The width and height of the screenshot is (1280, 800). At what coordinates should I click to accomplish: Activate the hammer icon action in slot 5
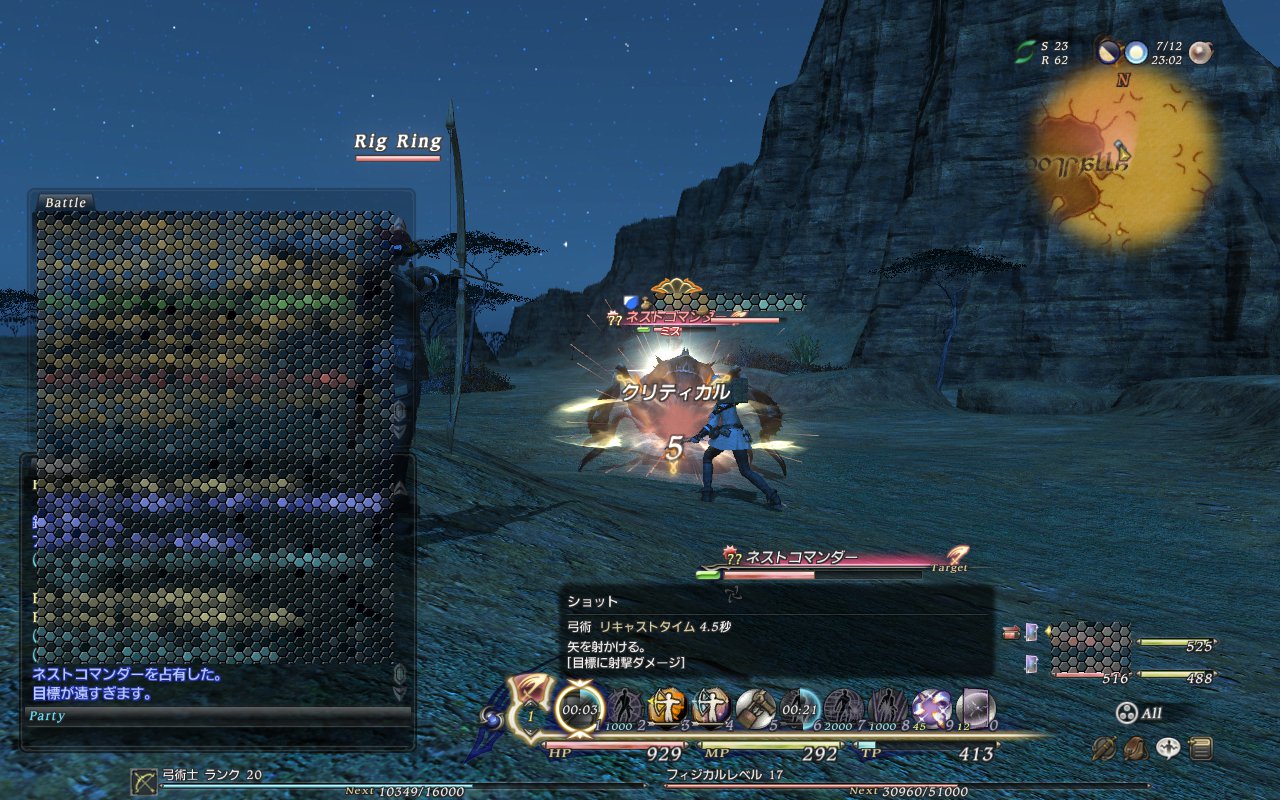(x=755, y=707)
